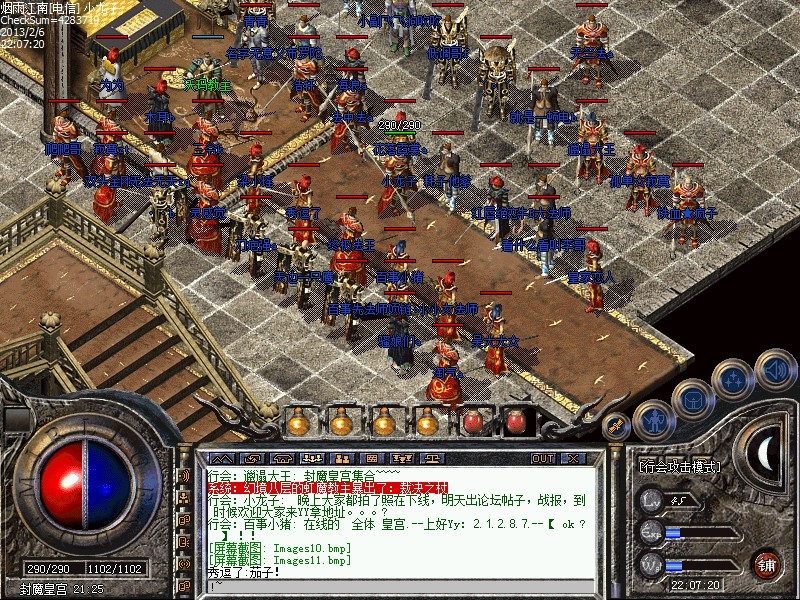This screenshot has width=800, height=600.
Task: Click the chat text input line
Action: point(400,587)
